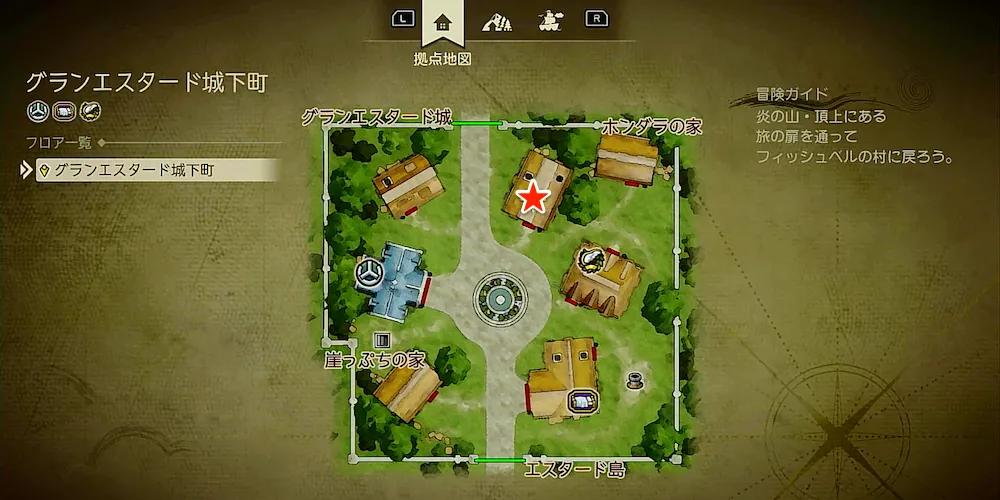Choose the エスタード島 exit label
Image resolution: width=1000 pixels, height=500 pixels.
click(575, 468)
